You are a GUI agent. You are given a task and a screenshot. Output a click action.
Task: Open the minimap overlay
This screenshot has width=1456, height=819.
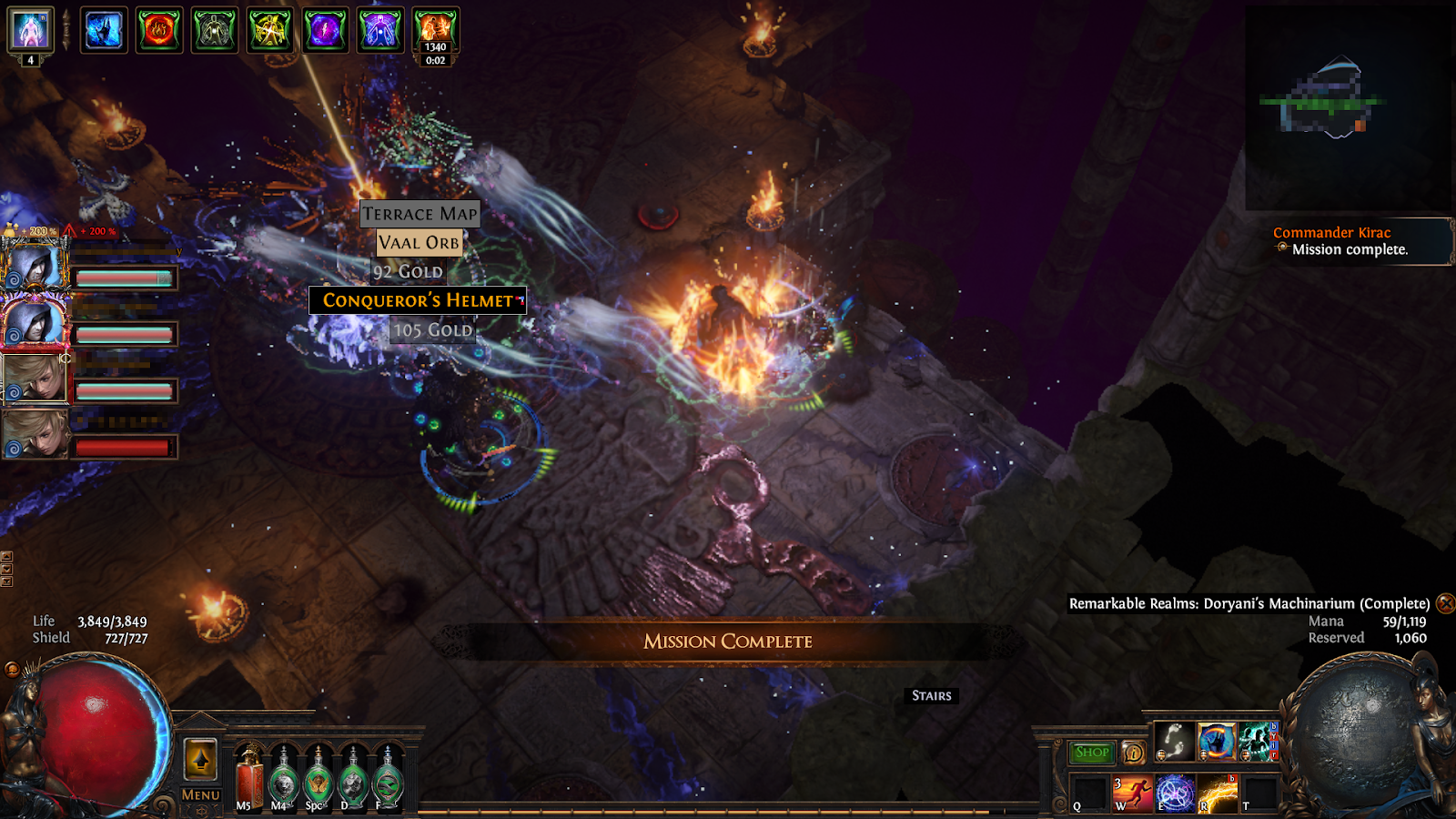point(1349,109)
